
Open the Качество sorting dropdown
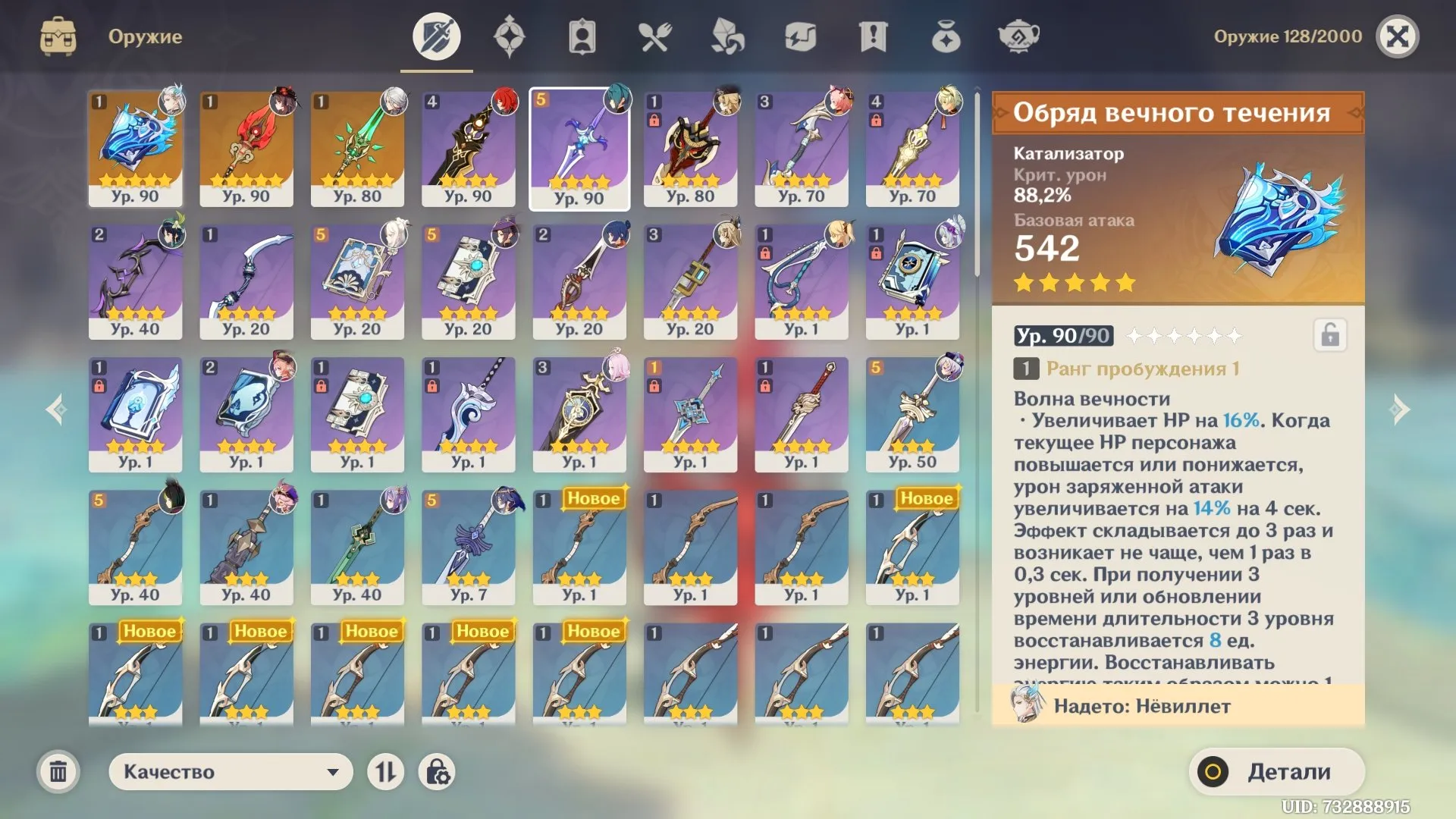tap(230, 771)
